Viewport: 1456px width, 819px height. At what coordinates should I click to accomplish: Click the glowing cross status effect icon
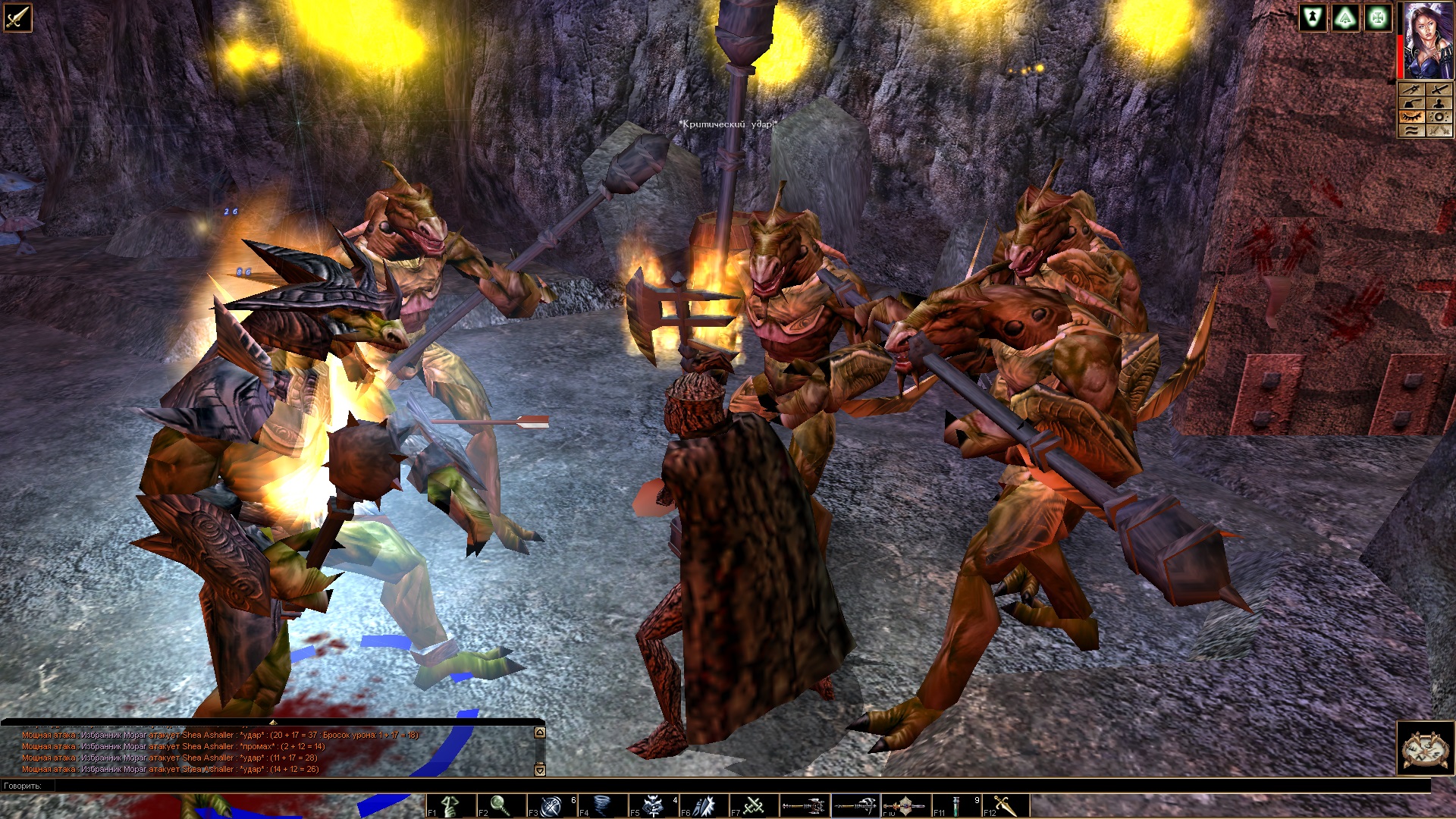click(1378, 17)
